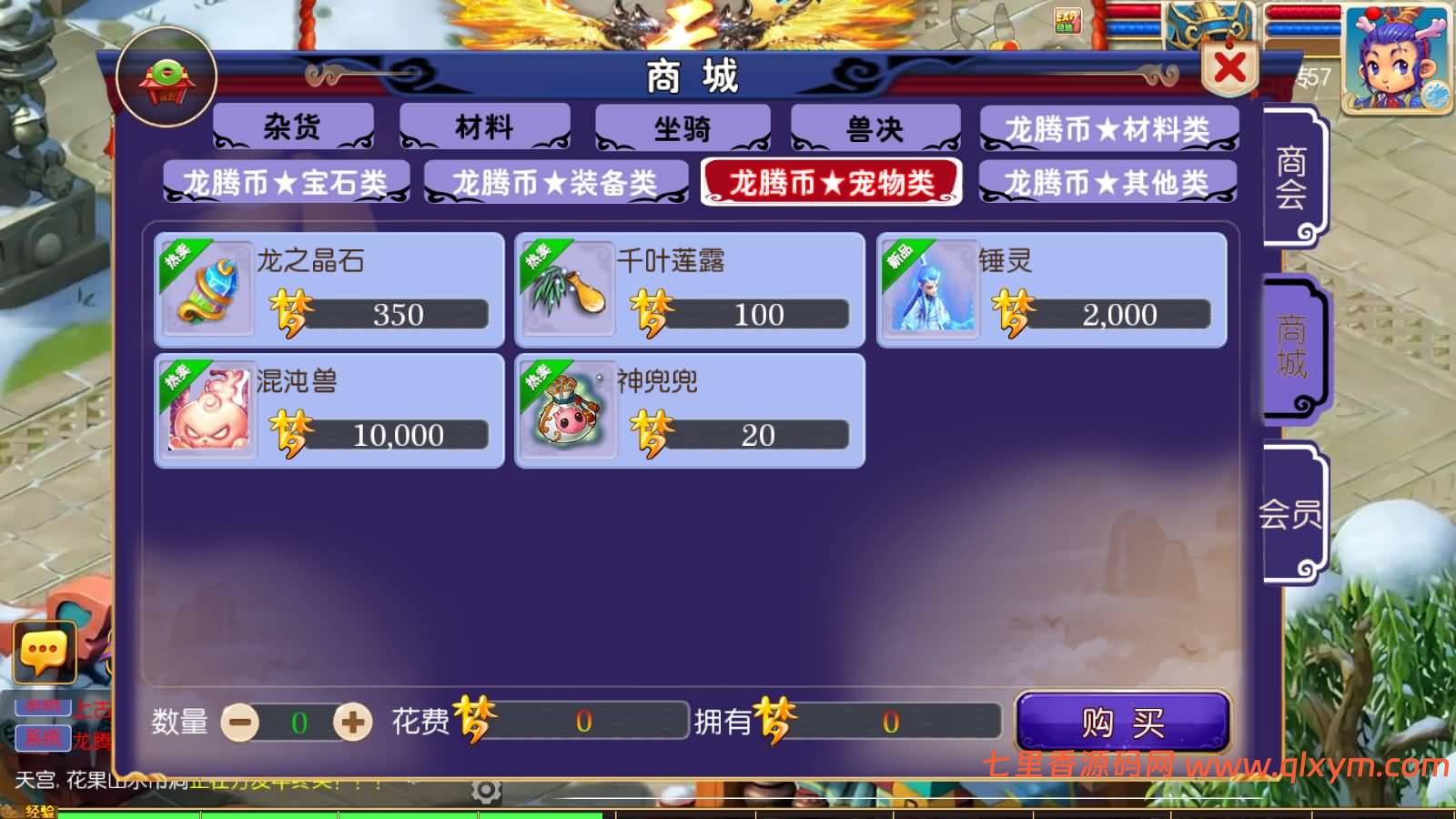This screenshot has height=819, width=1456.
Task: Select the 神兜兜 pet item icon
Action: point(568,409)
